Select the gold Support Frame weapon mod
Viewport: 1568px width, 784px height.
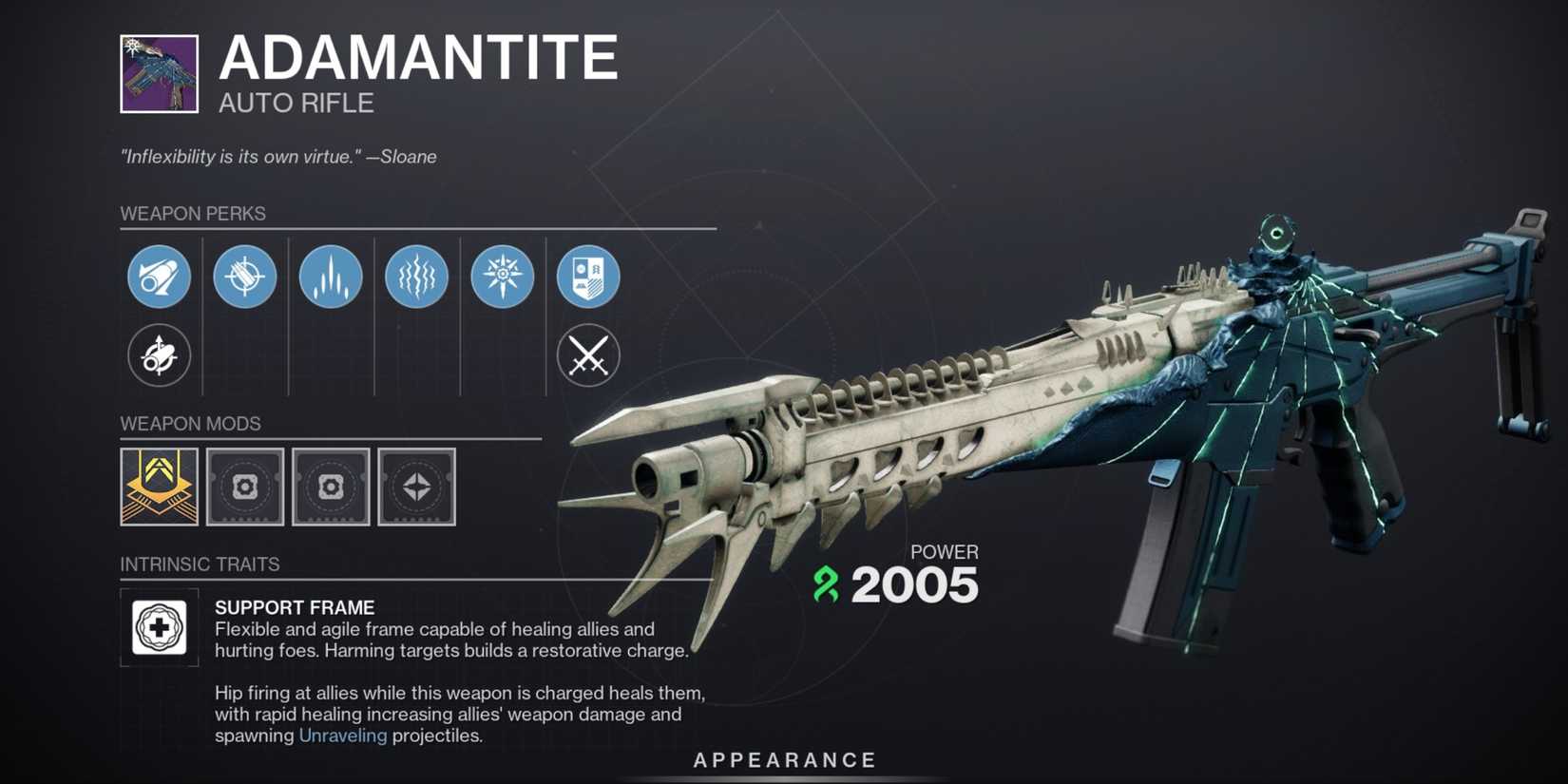[x=159, y=487]
